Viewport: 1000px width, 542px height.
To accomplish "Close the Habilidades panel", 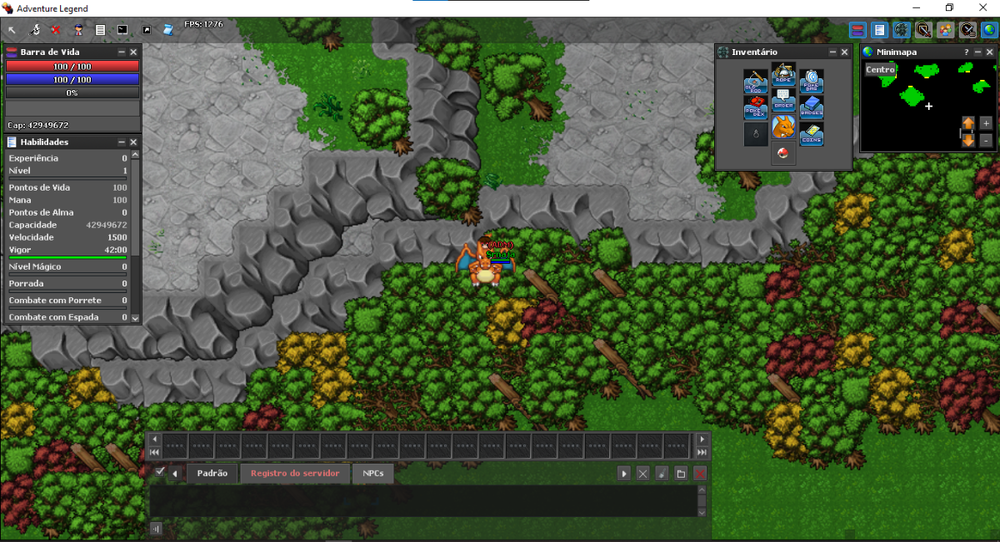I will (134, 142).
